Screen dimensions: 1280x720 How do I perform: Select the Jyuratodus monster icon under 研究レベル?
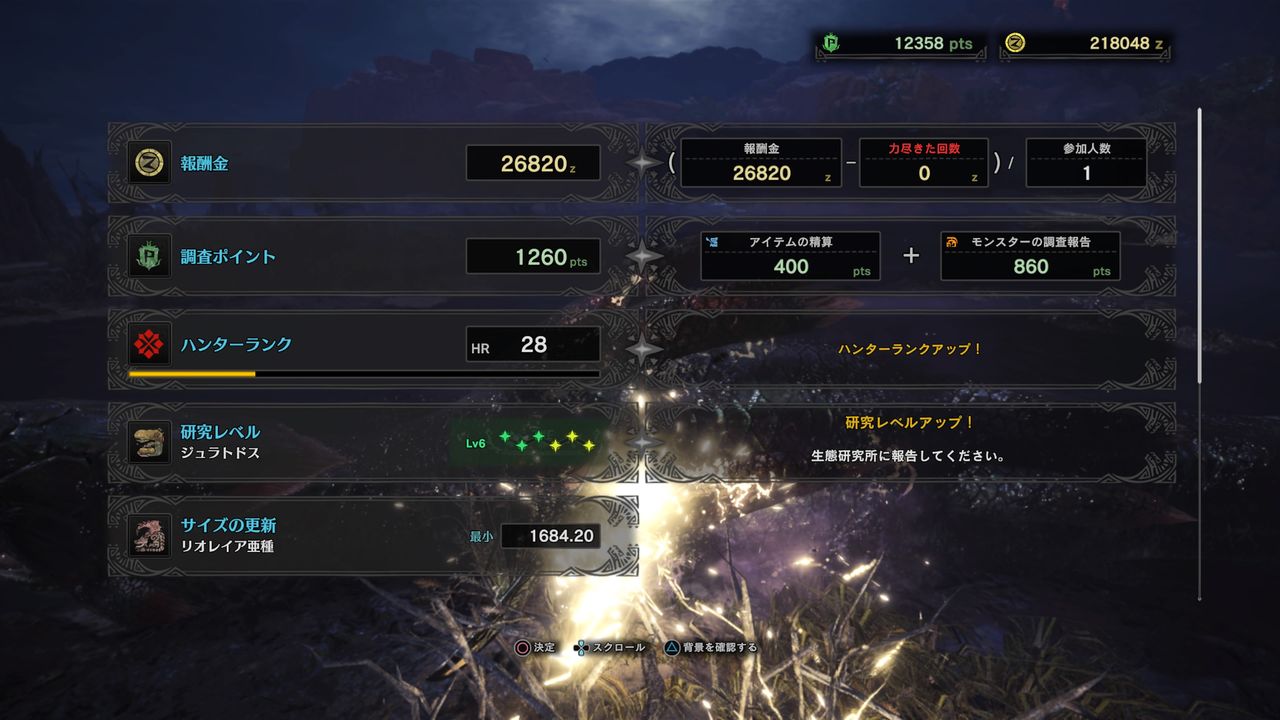pyautogui.click(x=149, y=441)
